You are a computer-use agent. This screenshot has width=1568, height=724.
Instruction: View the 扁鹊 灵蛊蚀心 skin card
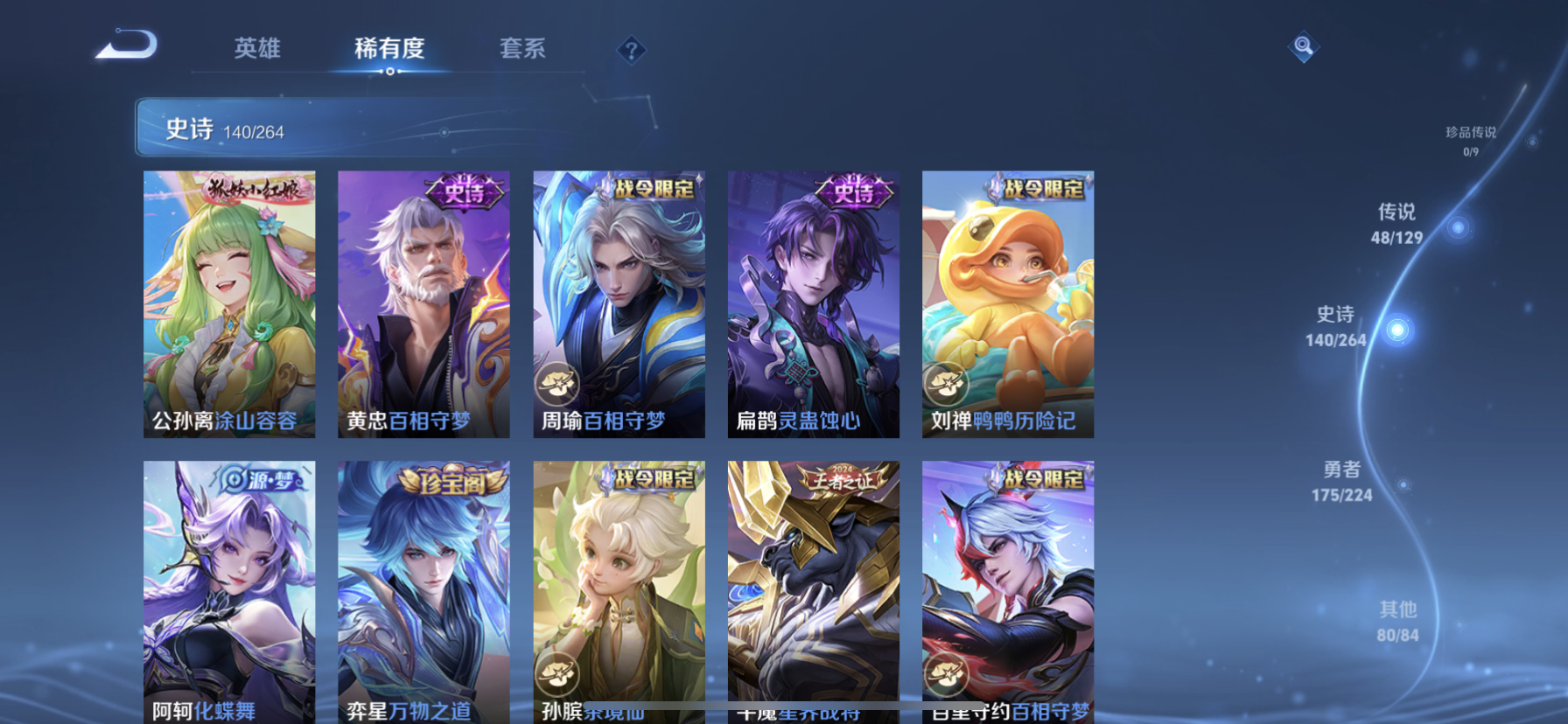coord(813,303)
